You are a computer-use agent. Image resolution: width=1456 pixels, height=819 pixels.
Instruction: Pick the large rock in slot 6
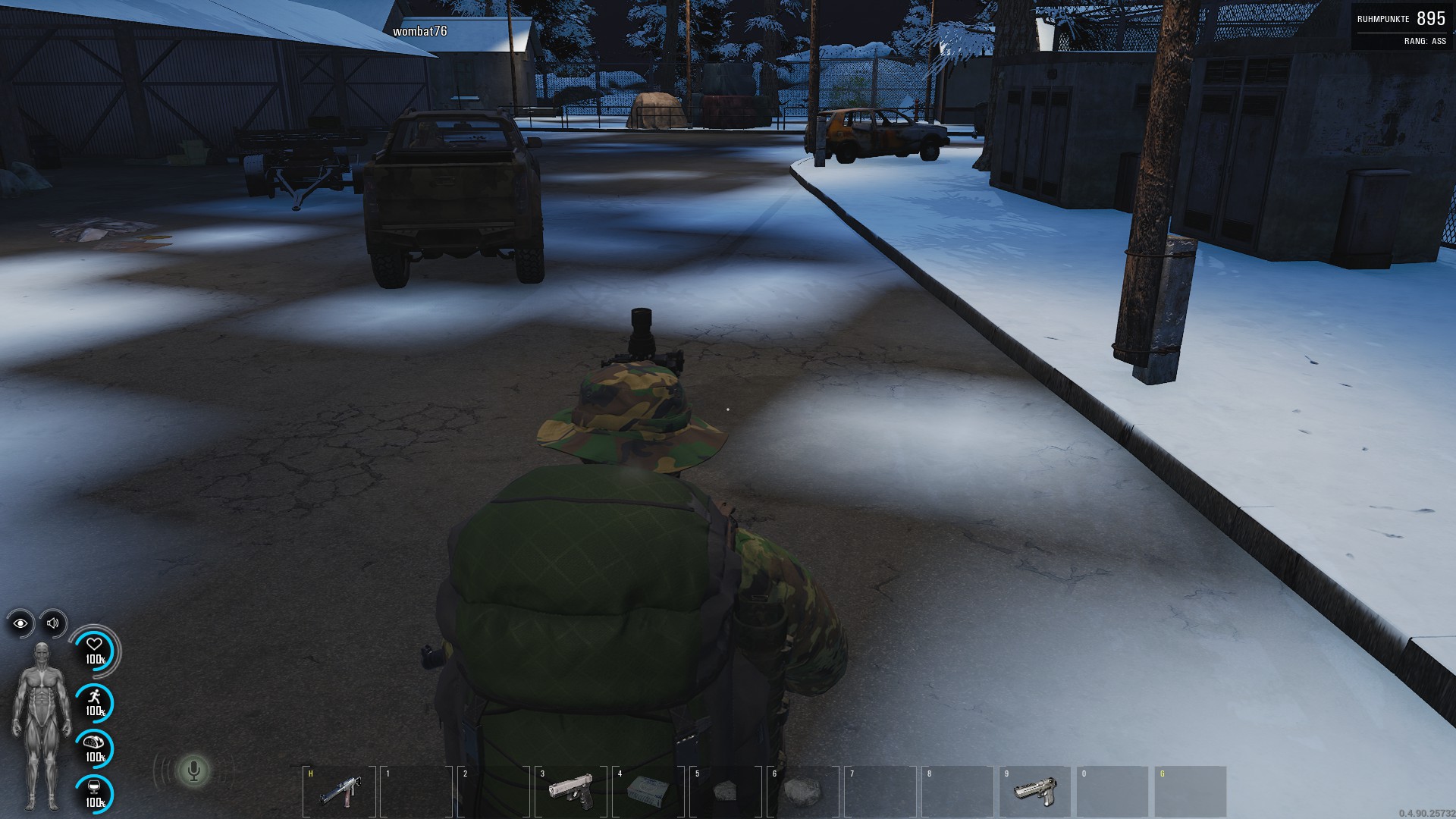(802, 792)
